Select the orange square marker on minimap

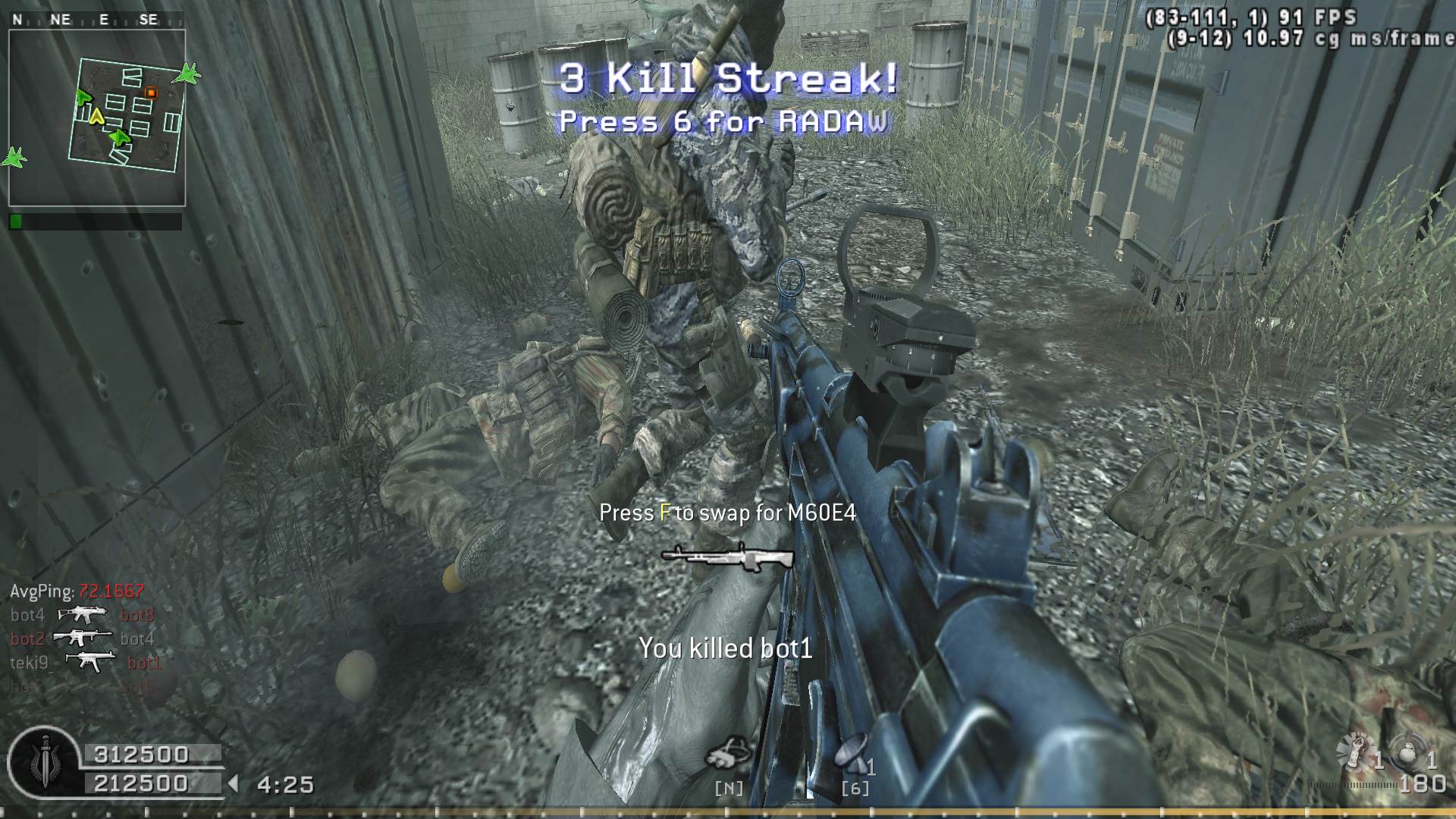151,93
